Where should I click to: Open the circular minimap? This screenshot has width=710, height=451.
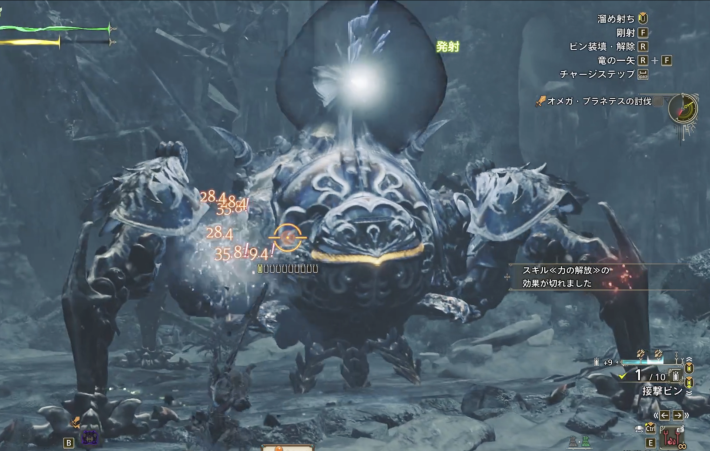(x=684, y=108)
